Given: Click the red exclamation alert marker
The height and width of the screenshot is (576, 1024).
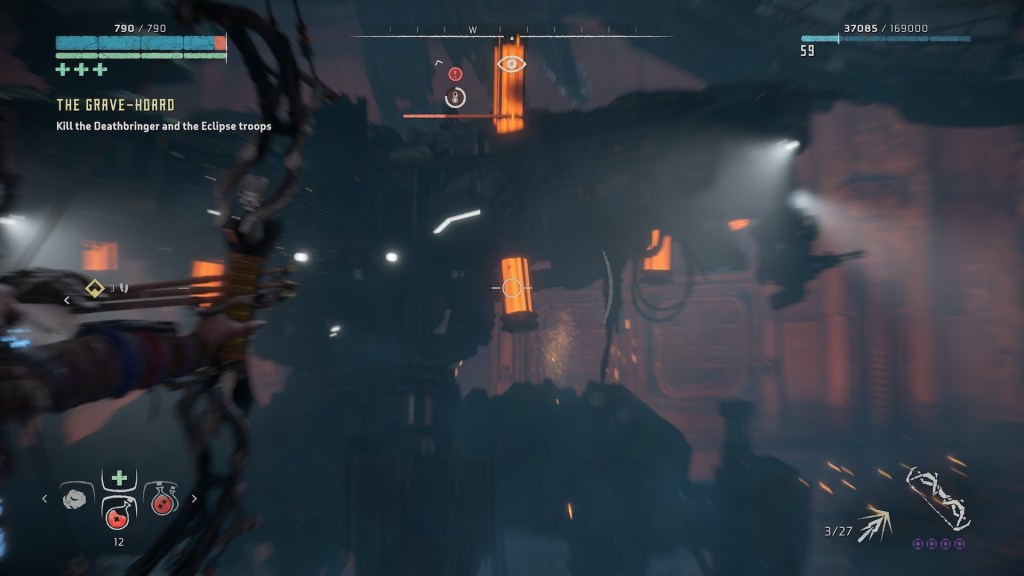Looking at the screenshot, I should 455,74.
